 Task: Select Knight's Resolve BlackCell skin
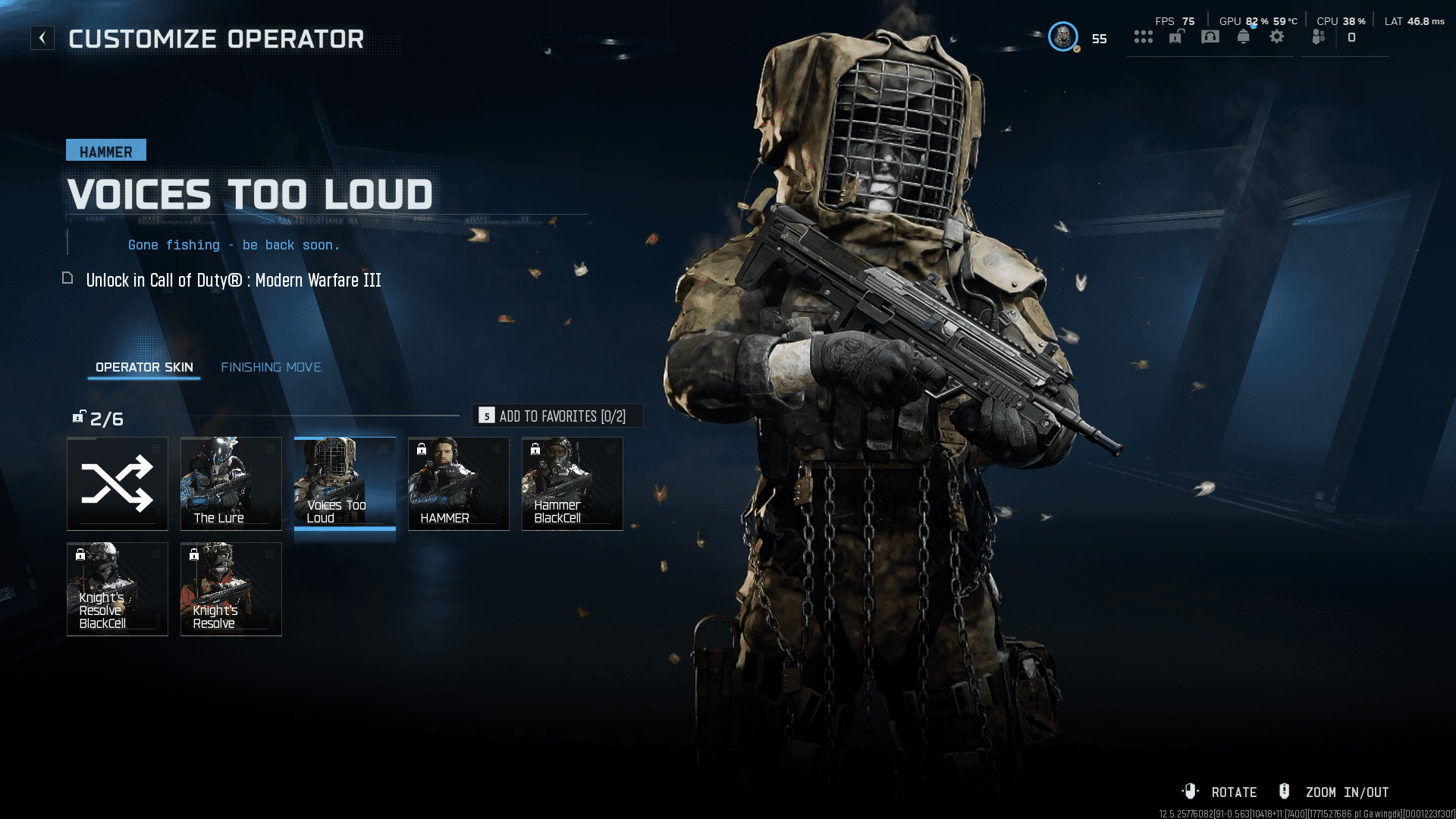(118, 589)
